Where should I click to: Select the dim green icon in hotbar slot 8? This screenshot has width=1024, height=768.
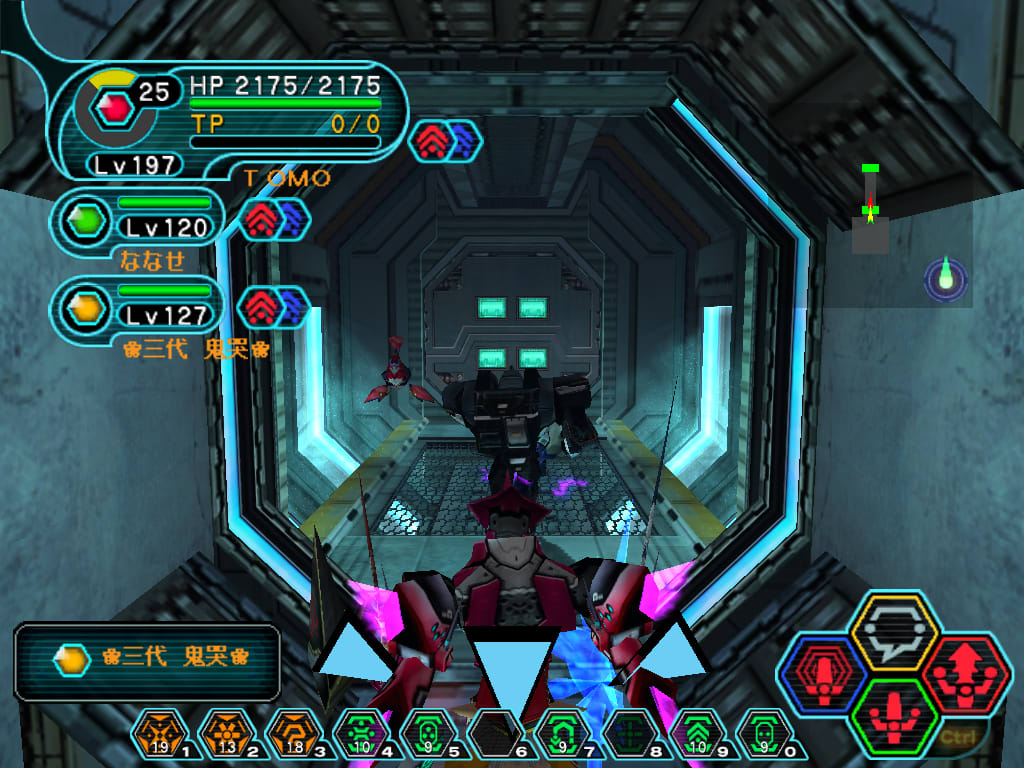click(625, 737)
